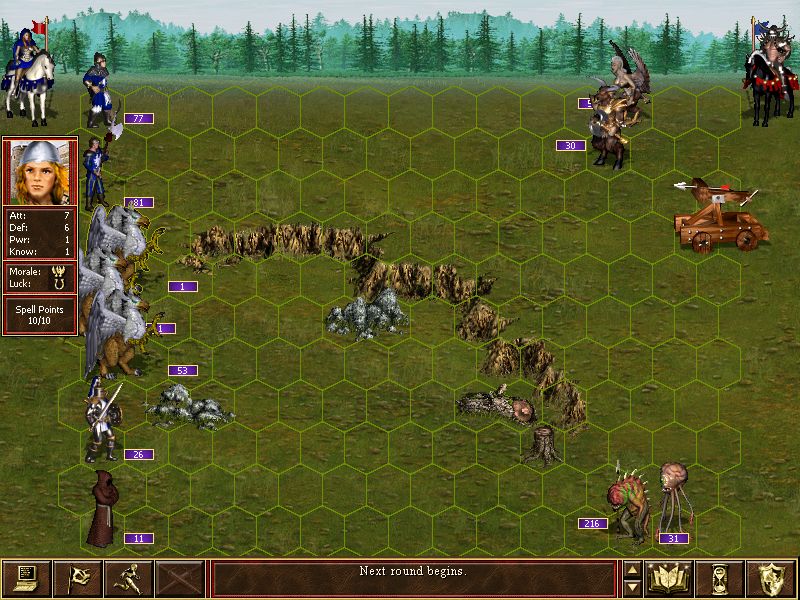The width and height of the screenshot is (800, 600).
Task: Click the hero portrait in stats panel
Action: tap(40, 171)
